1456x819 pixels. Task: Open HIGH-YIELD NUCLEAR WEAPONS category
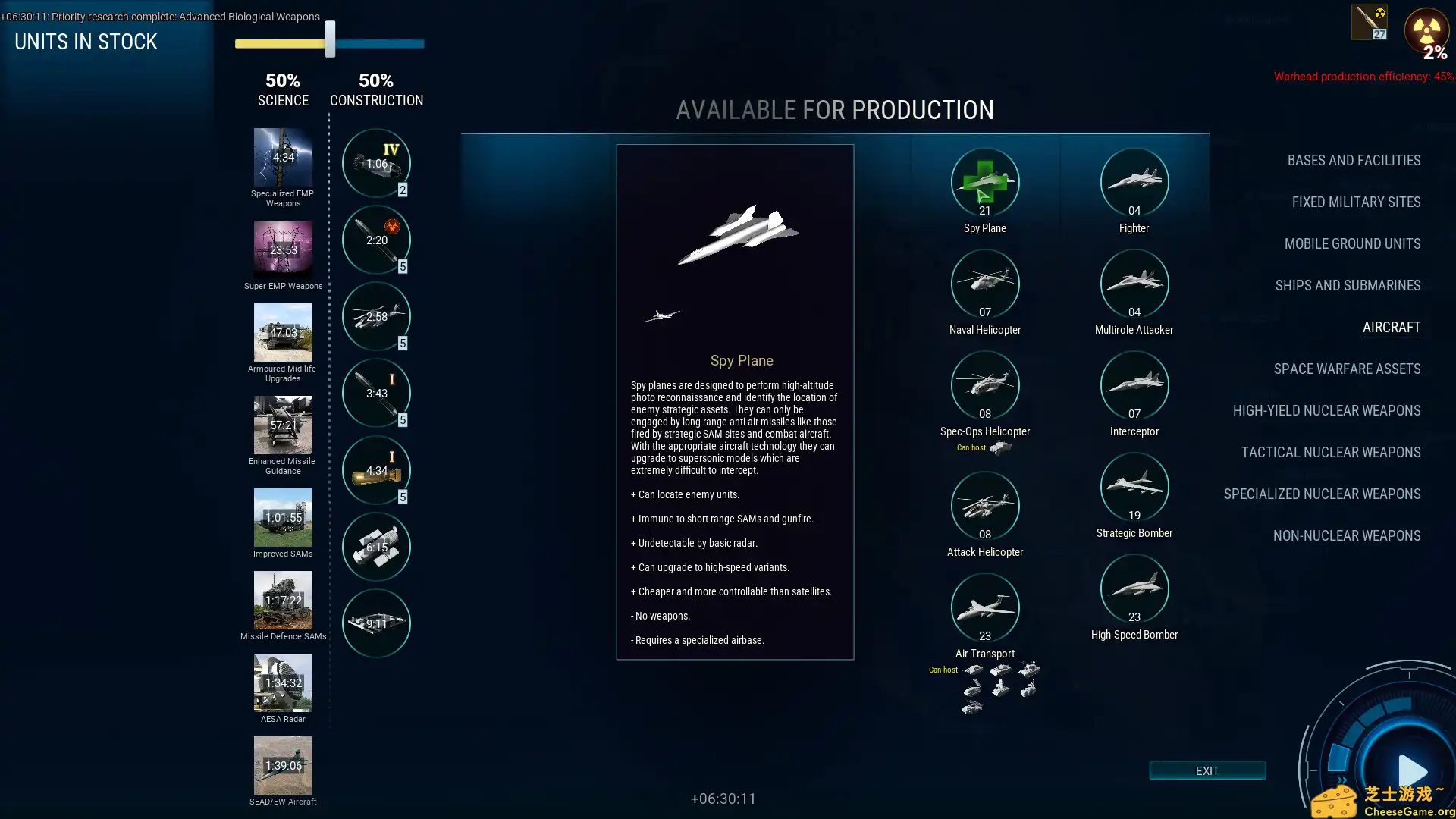pyautogui.click(x=1326, y=410)
